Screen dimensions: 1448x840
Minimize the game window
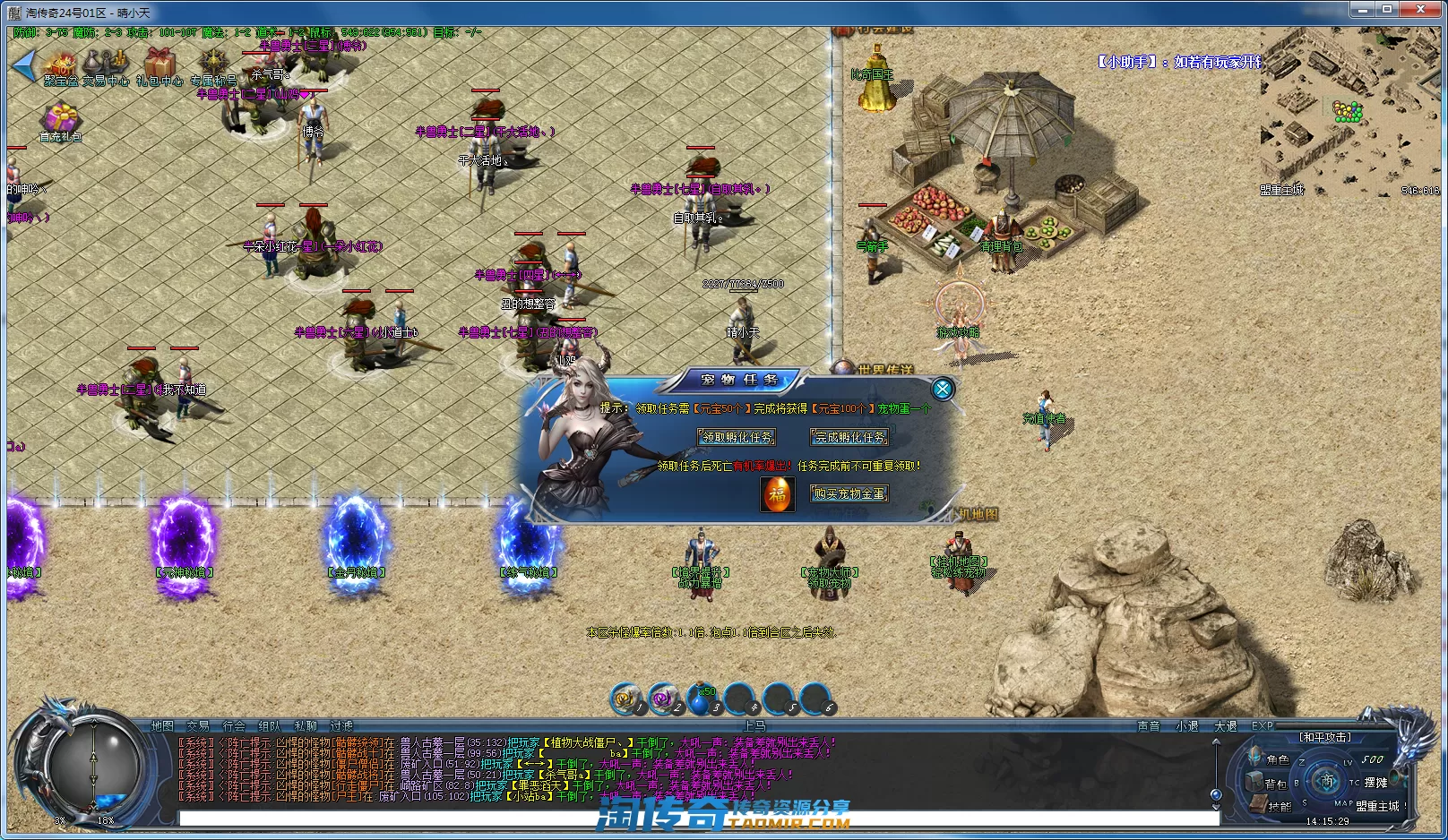coord(1363,9)
